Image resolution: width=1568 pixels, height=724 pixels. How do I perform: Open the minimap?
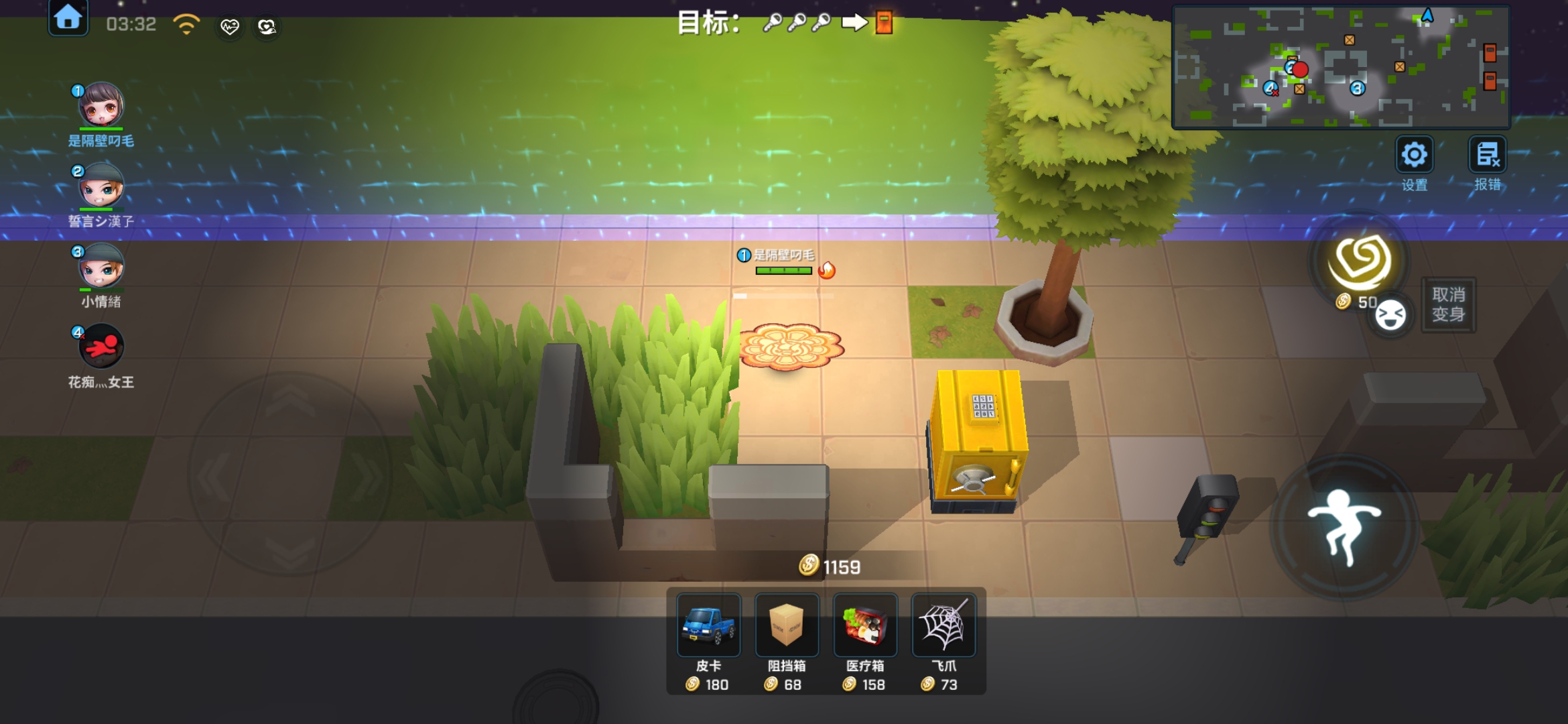pyautogui.click(x=1340, y=67)
